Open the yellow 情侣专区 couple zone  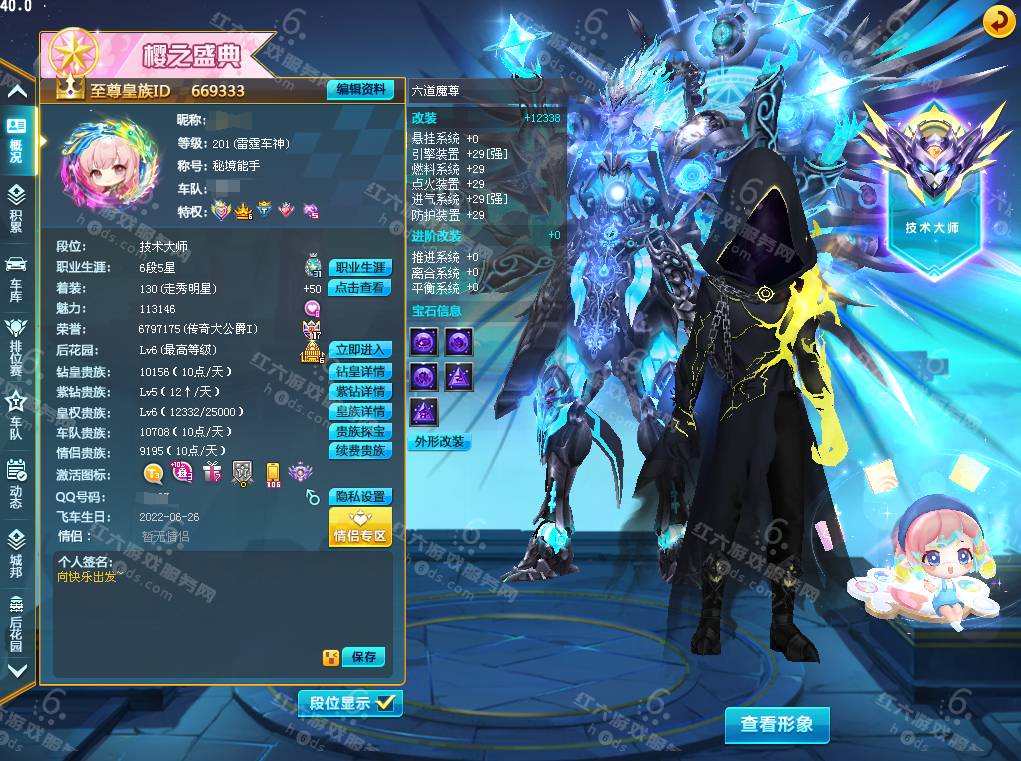tap(360, 528)
